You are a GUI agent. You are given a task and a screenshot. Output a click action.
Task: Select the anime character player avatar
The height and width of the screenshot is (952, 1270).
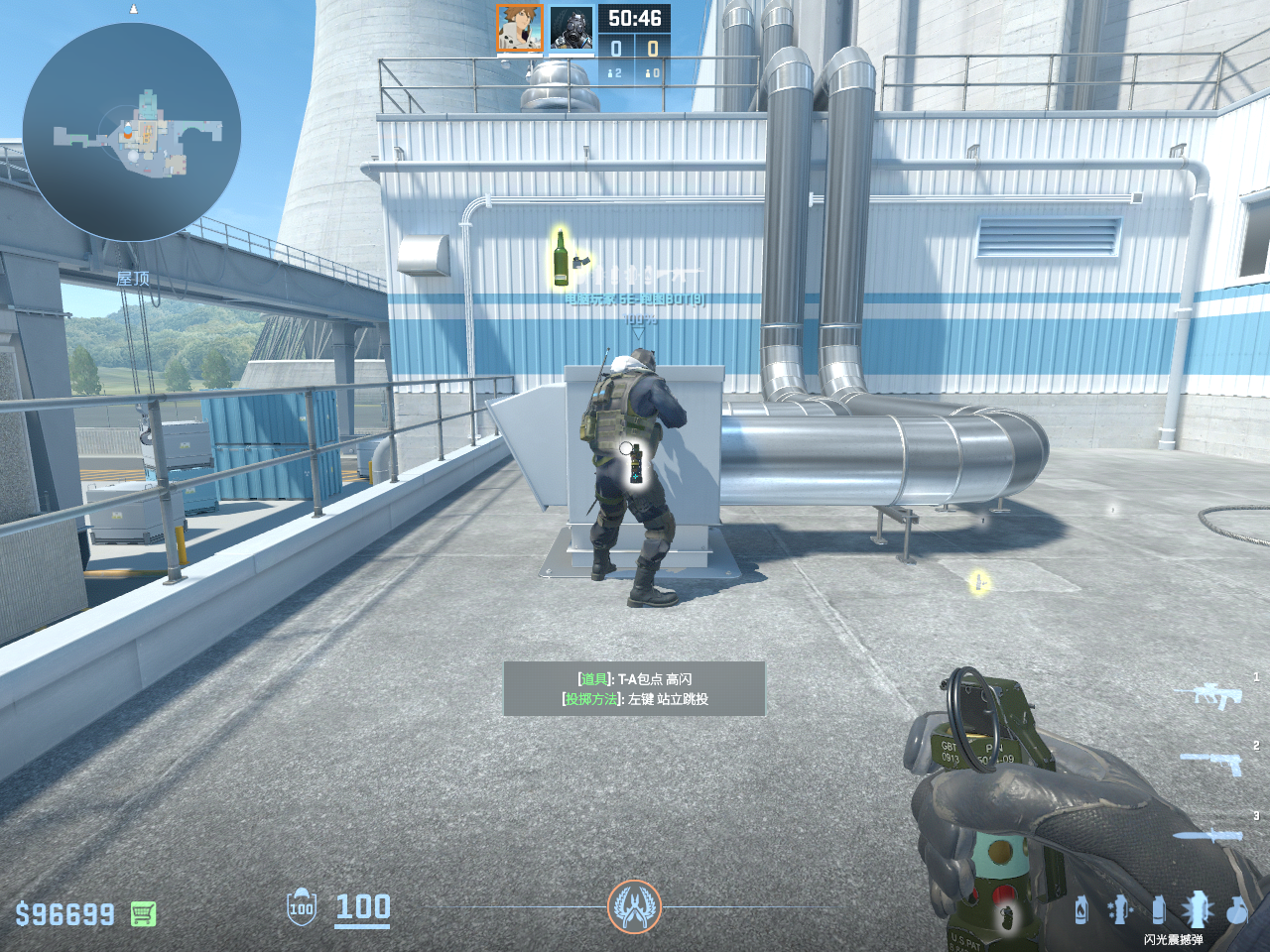520,29
